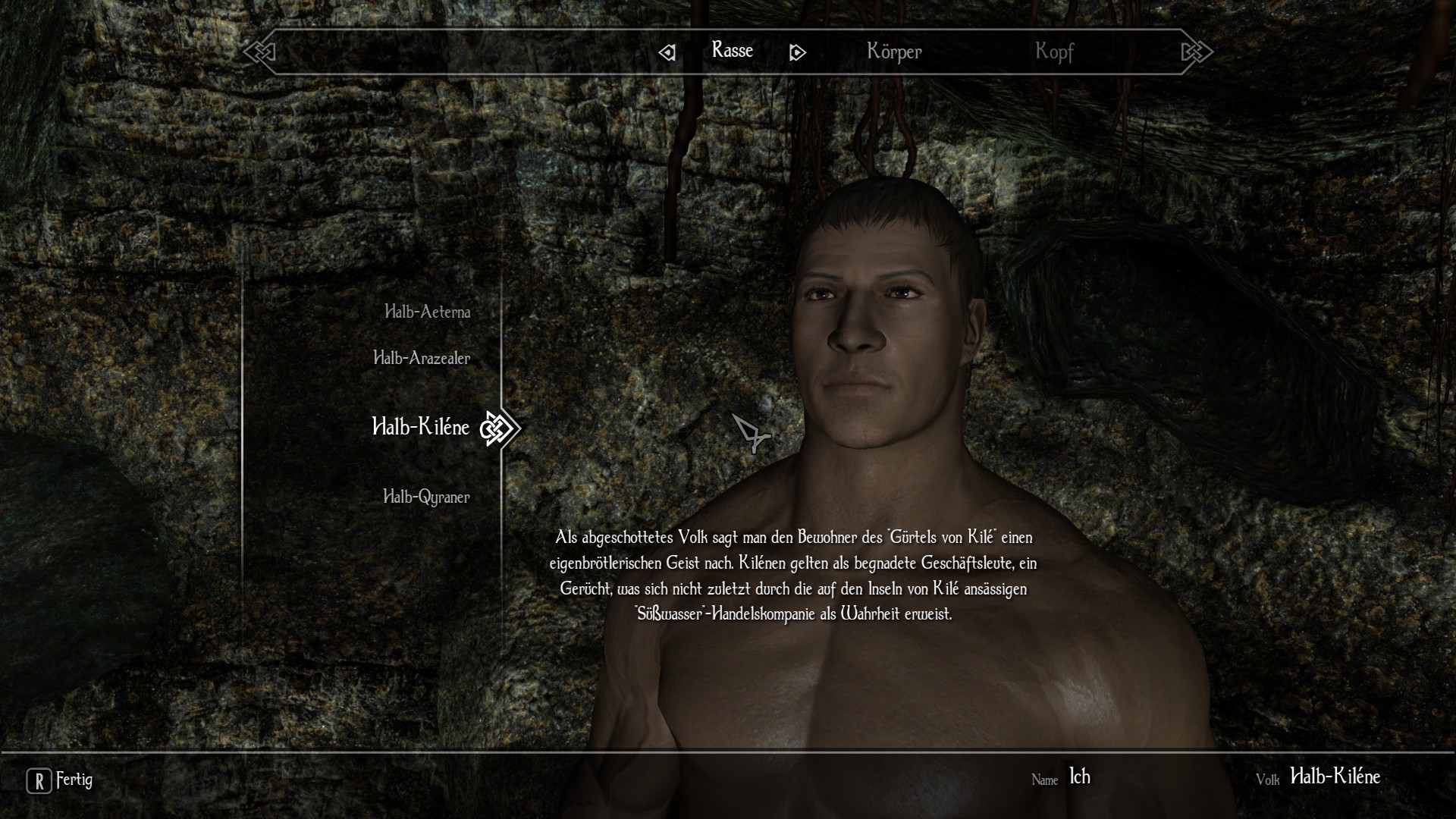This screenshot has width=1456, height=819.
Task: Select the Halb-Aeterna race
Action: point(427,312)
